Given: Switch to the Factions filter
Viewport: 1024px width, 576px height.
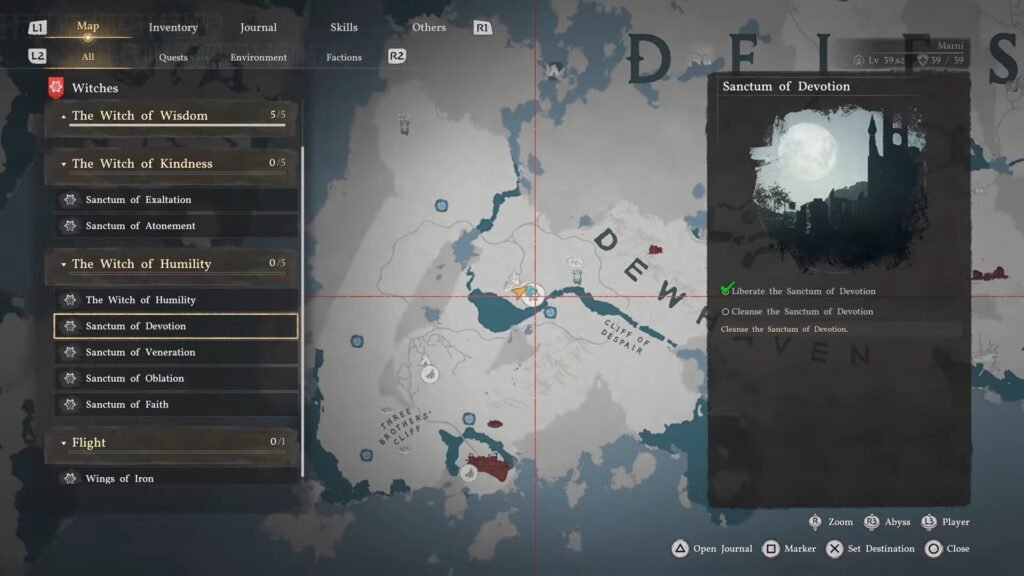Looking at the screenshot, I should tap(344, 57).
